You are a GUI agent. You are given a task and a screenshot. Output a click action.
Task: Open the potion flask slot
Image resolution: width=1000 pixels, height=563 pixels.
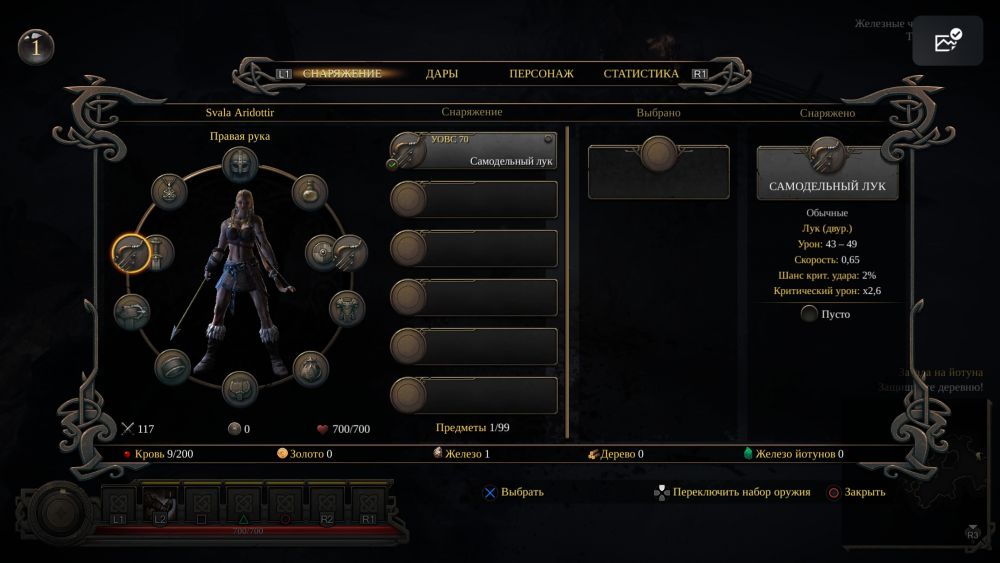pyautogui.click(x=309, y=191)
